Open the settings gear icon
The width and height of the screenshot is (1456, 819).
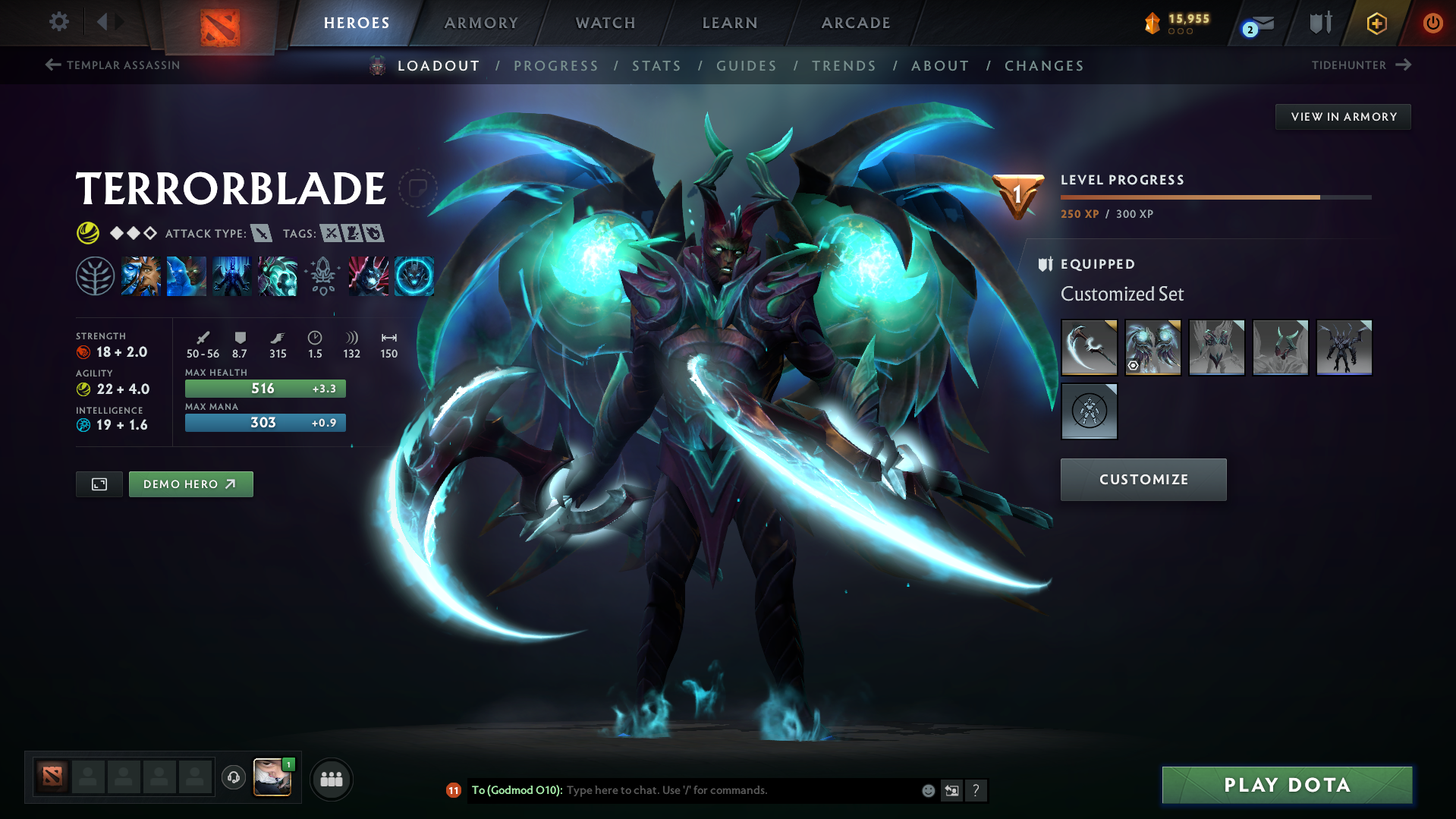[x=58, y=23]
